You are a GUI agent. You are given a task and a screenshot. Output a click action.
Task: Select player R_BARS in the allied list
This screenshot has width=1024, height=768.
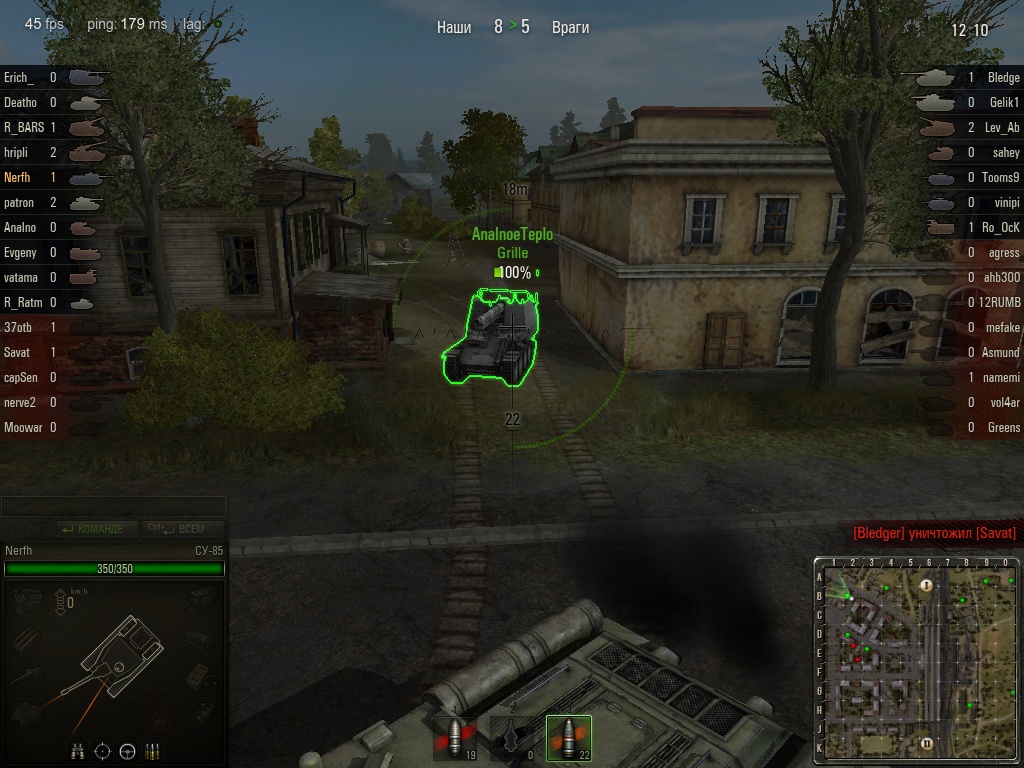tap(23, 127)
